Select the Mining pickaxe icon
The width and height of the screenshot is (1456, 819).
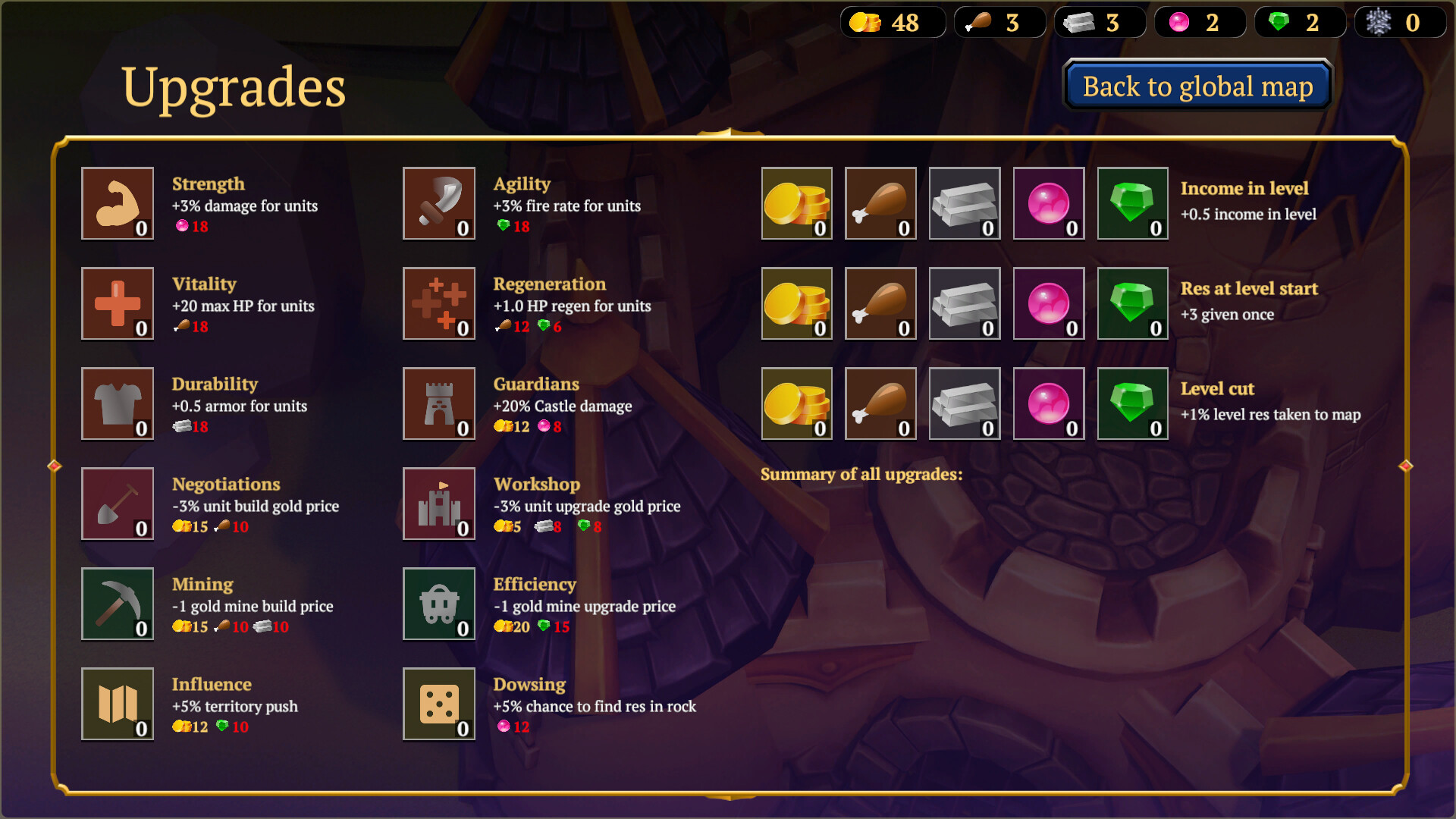coord(117,604)
